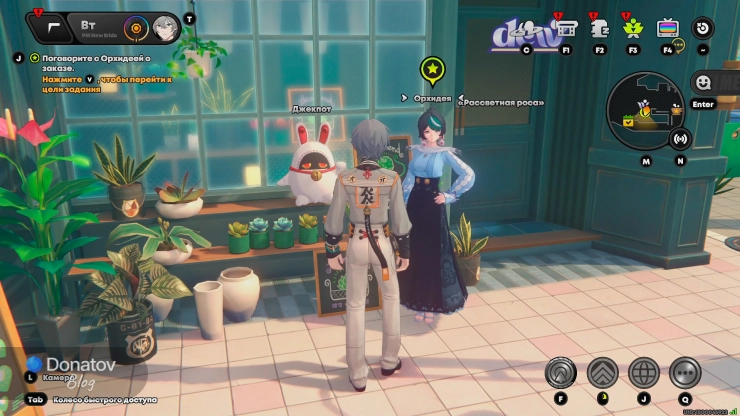Open the green figure icon menu
740x416 pixels.
[633, 29]
